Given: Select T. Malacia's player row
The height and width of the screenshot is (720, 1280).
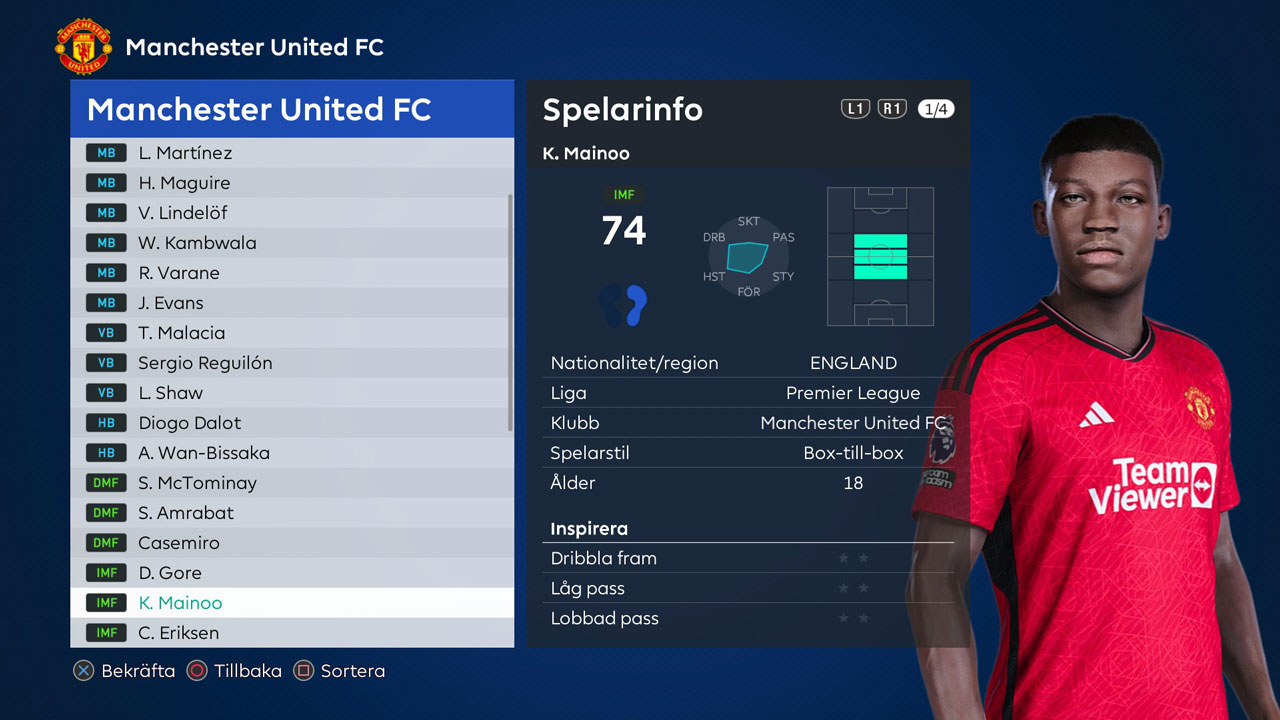Looking at the screenshot, I should (290, 333).
